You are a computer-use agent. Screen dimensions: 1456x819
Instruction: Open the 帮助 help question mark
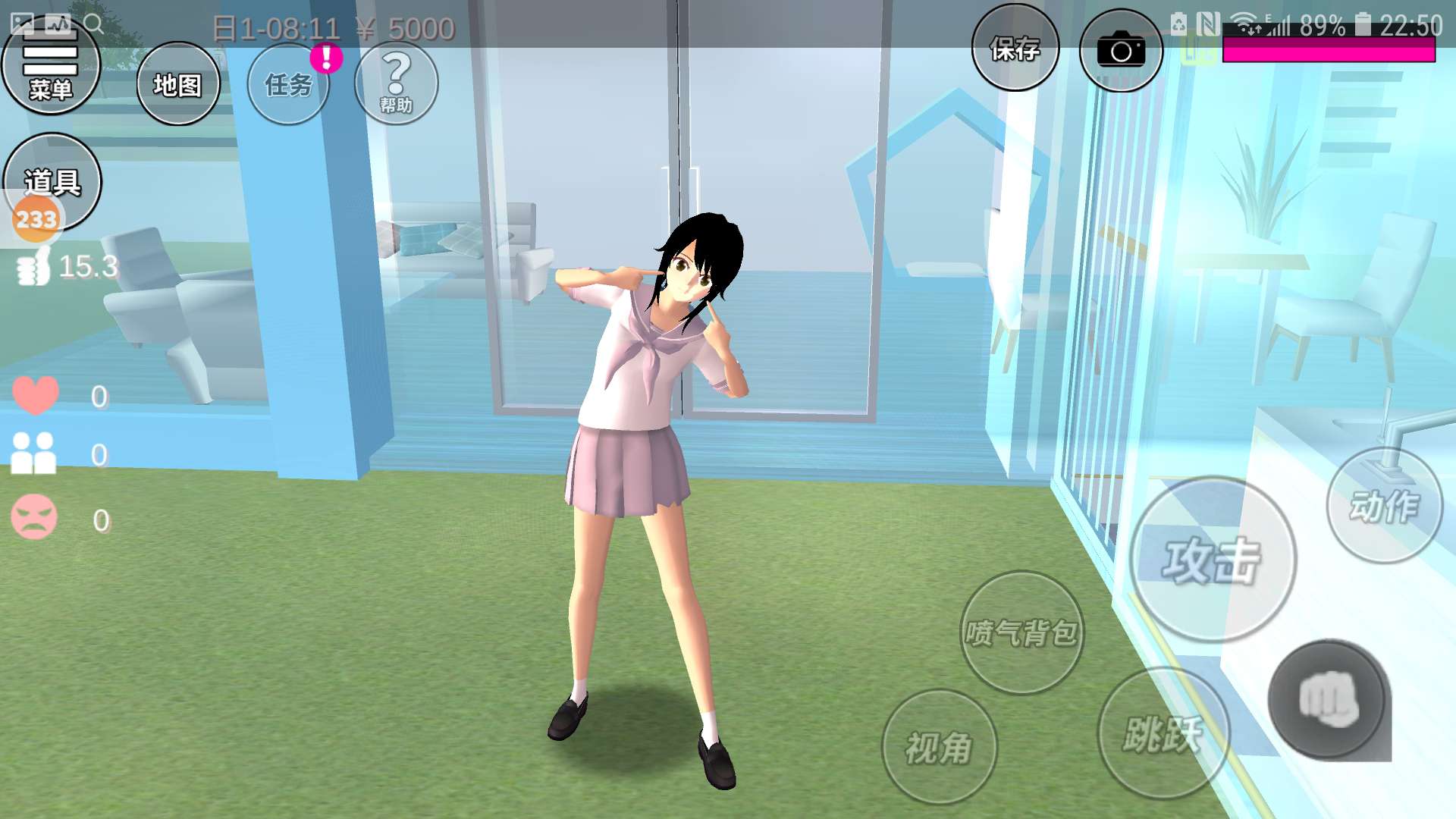tap(396, 83)
